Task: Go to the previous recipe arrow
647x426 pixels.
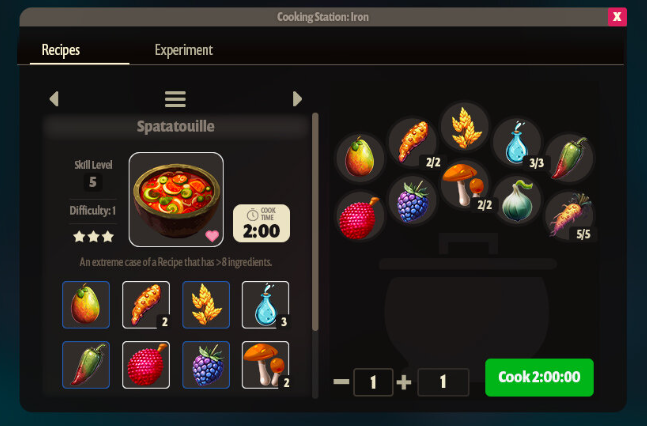Action: [54, 98]
